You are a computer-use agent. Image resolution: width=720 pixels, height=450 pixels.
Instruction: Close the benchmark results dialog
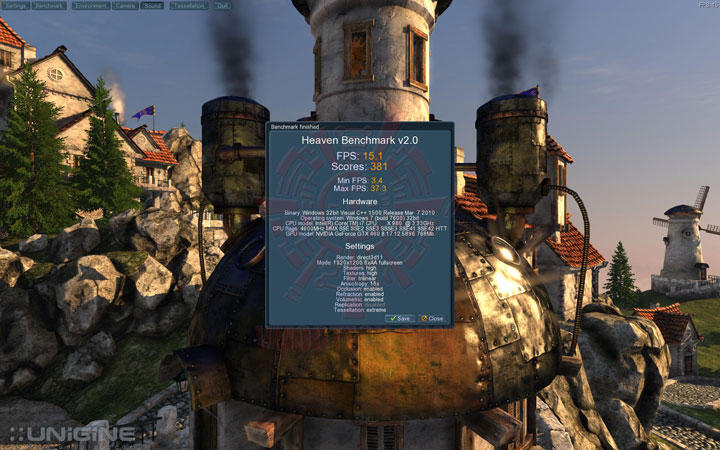tap(432, 318)
